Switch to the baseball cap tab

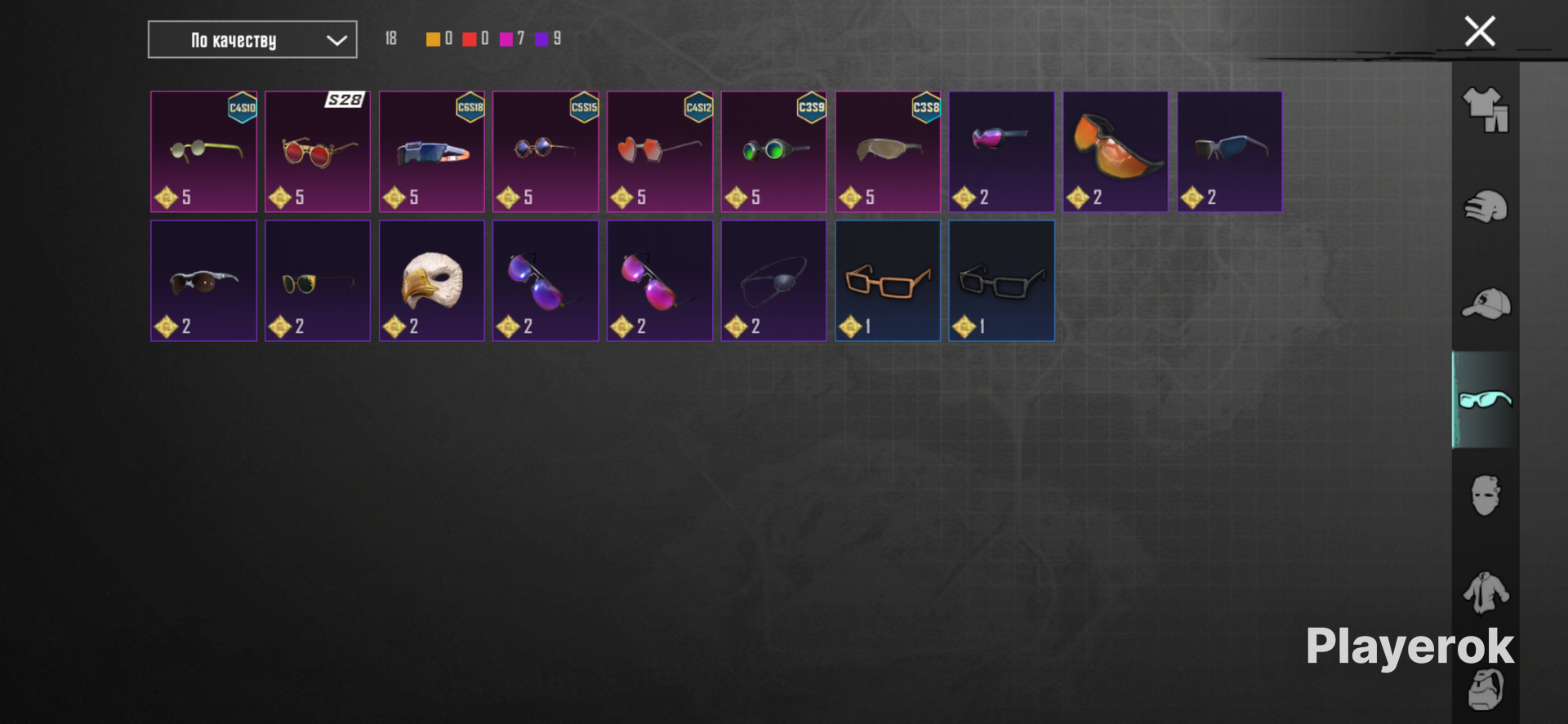(1486, 304)
